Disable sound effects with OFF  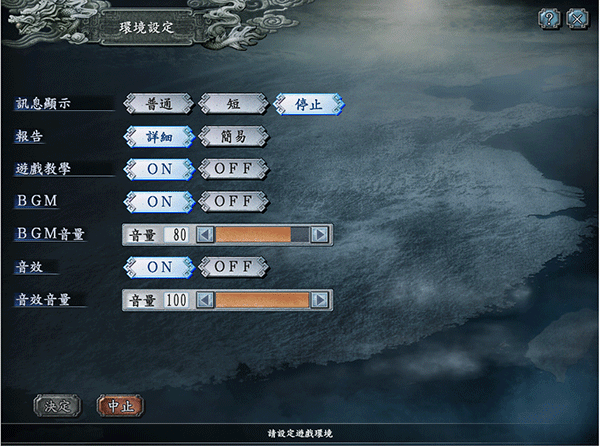tap(233, 266)
